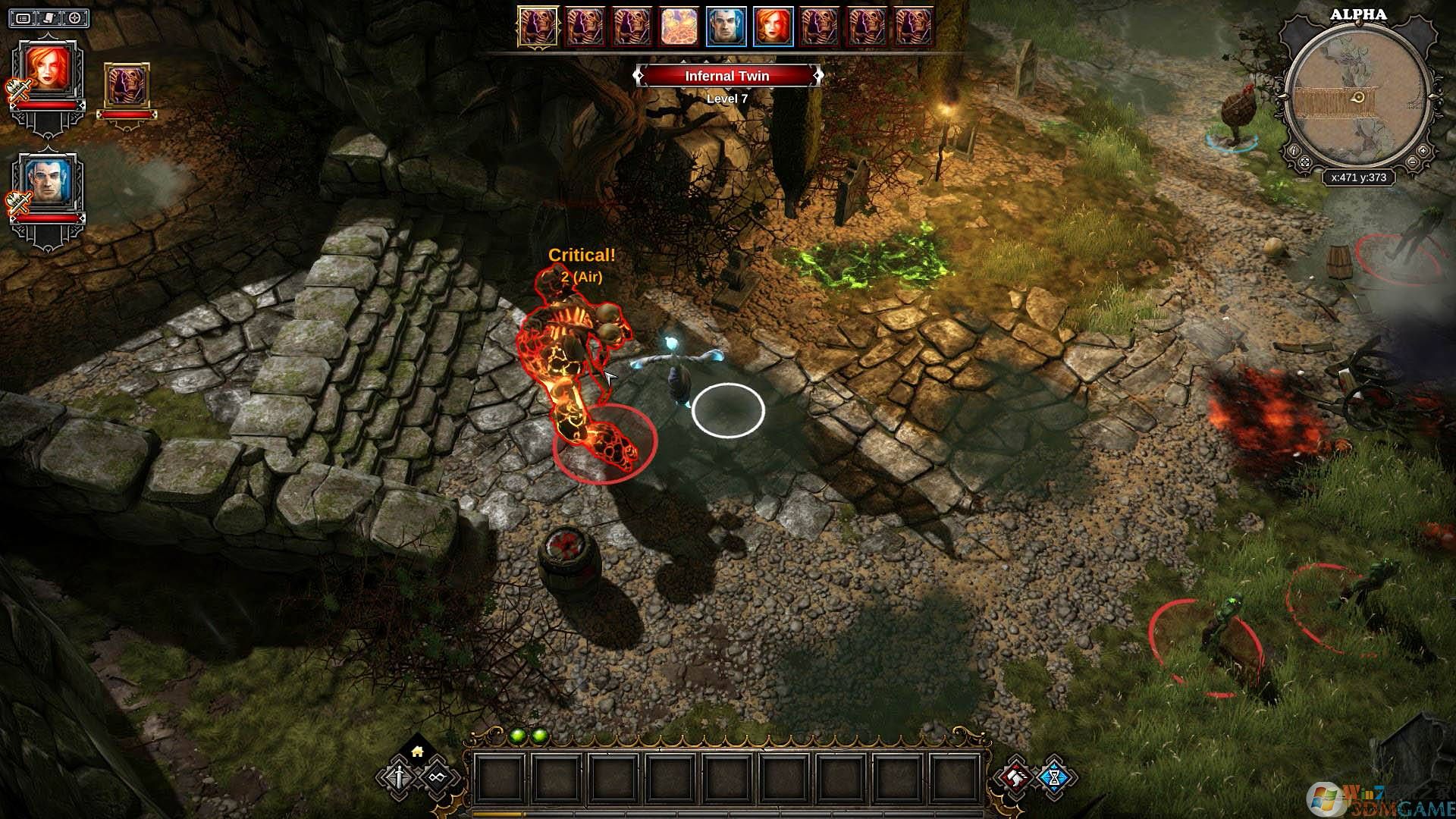Toggle the sword weapon button

(400, 777)
